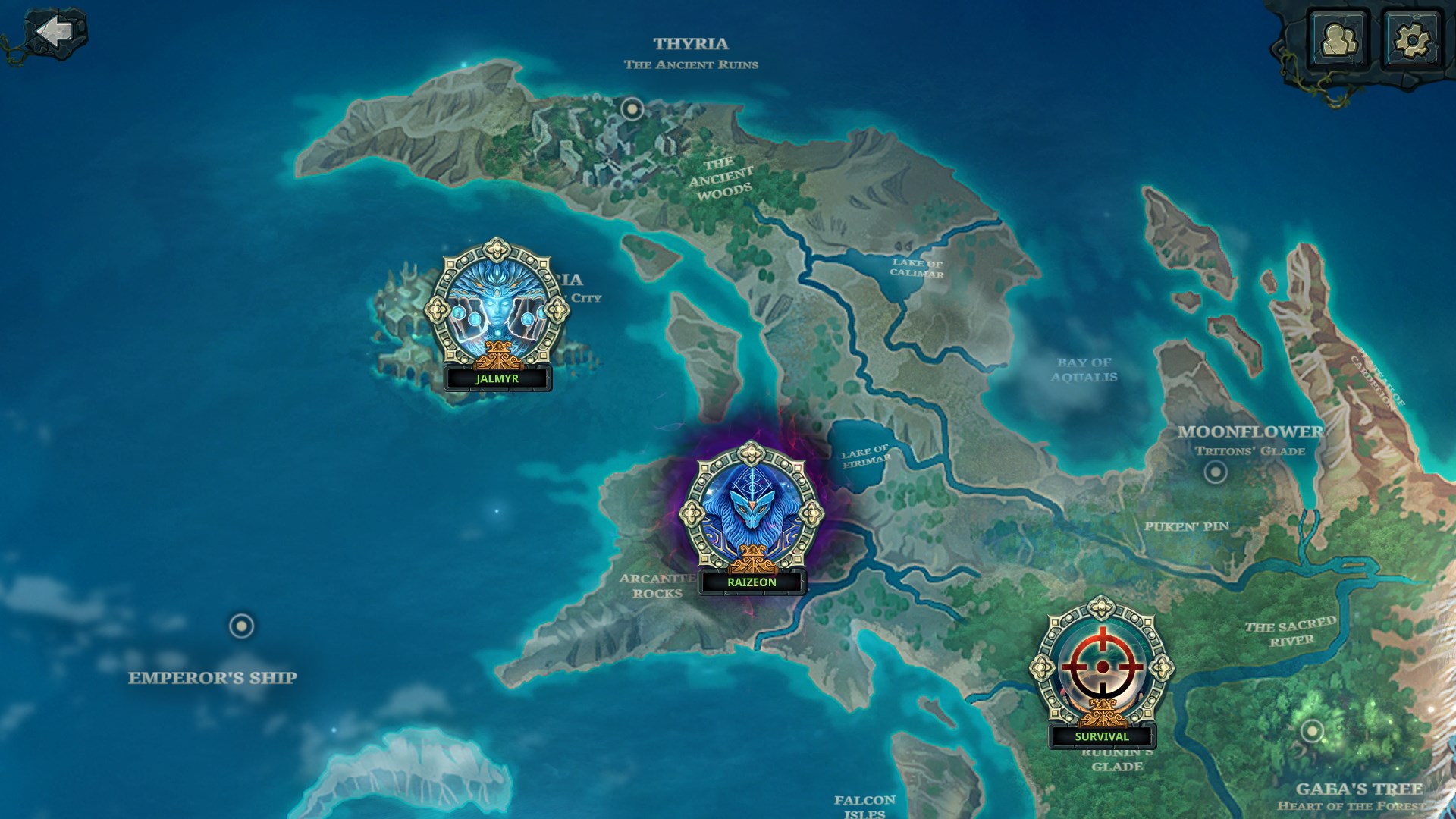
Task: Select the Emperor's Ship map marker
Action: tap(241, 626)
